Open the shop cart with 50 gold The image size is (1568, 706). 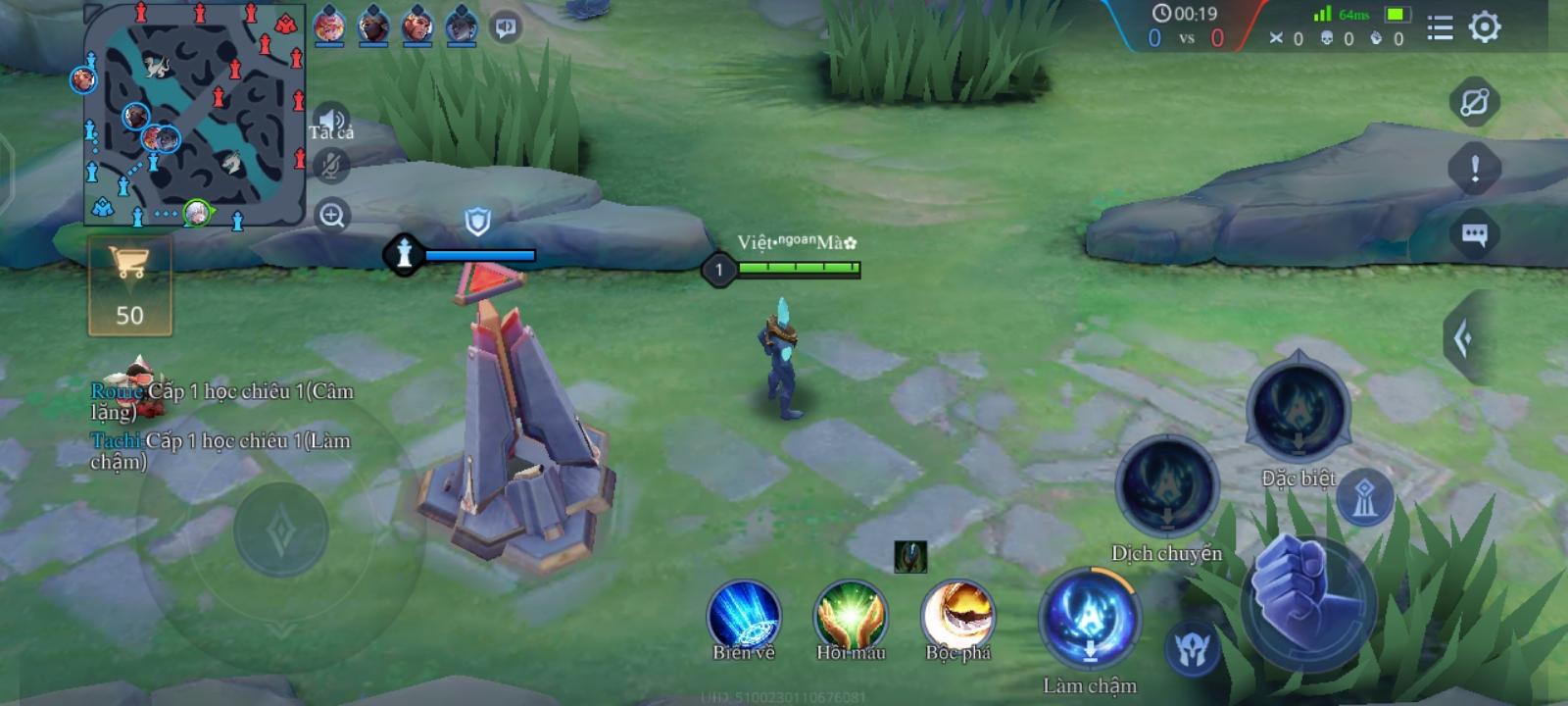(x=129, y=286)
